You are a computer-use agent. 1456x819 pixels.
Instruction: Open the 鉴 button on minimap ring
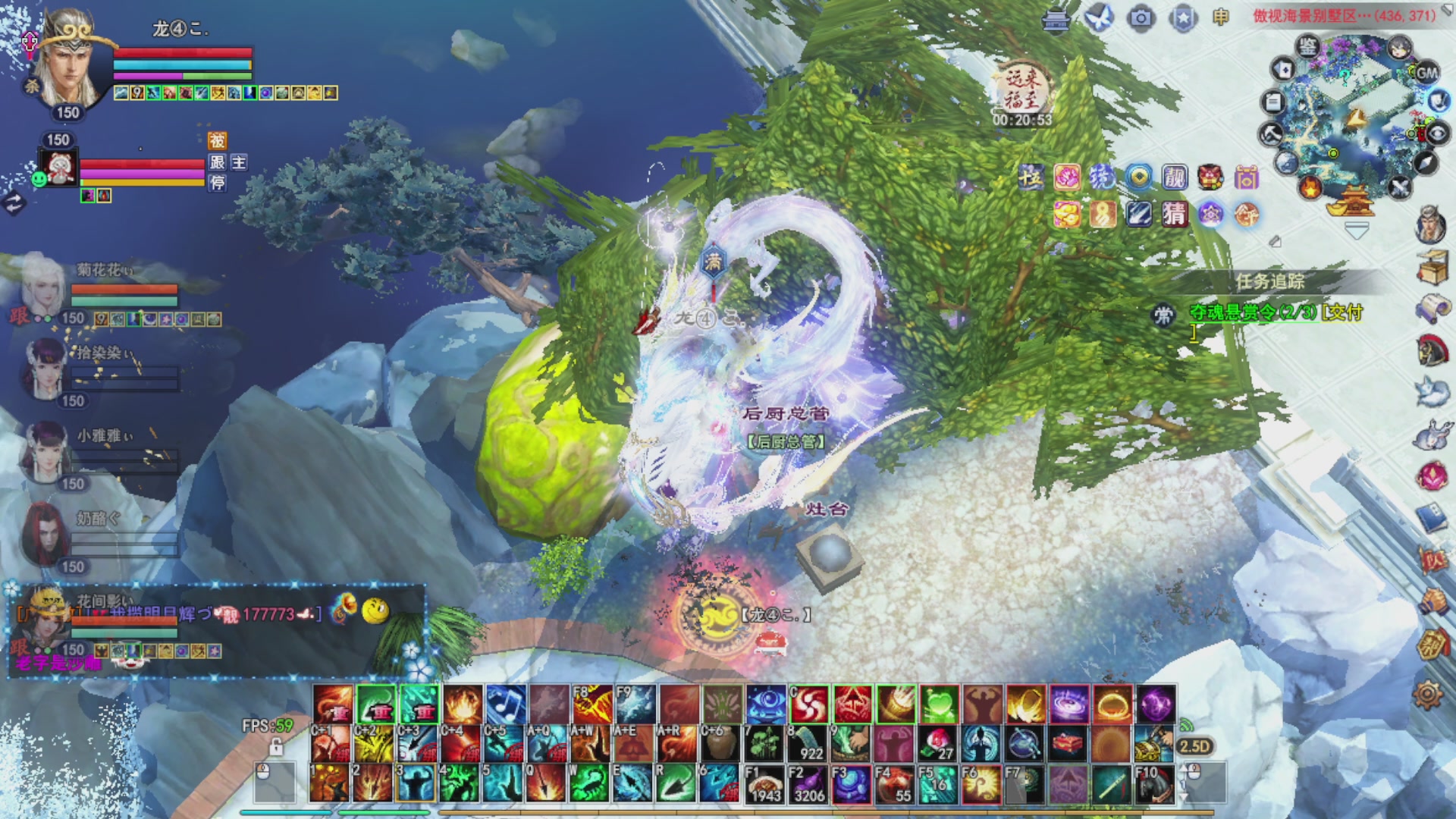pyautogui.click(x=1308, y=47)
